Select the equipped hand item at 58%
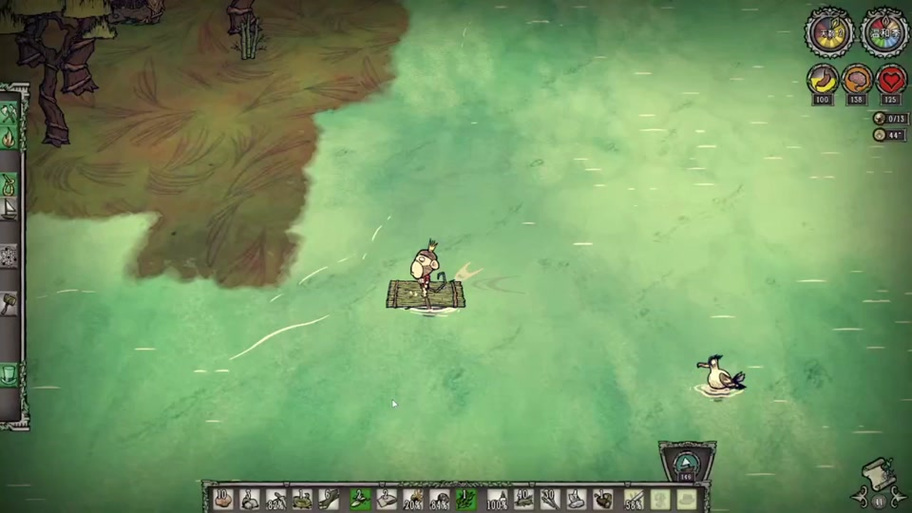 click(x=633, y=498)
